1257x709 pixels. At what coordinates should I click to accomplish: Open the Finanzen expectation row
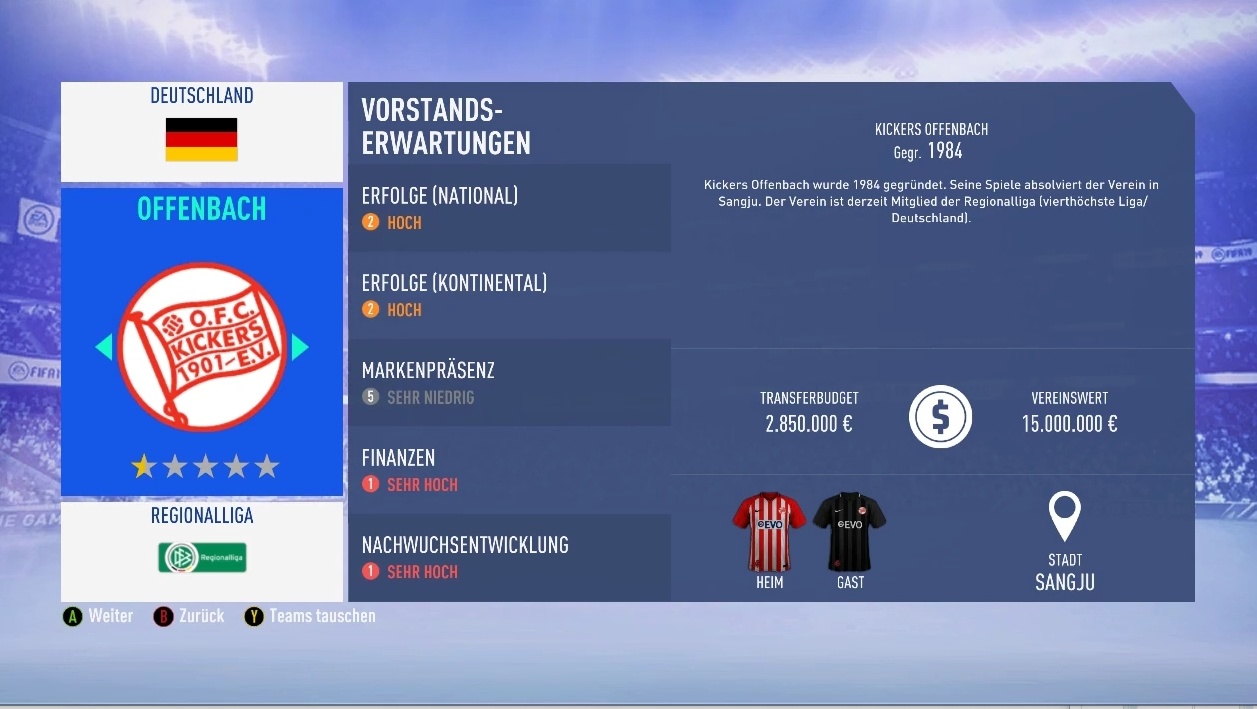(x=509, y=470)
